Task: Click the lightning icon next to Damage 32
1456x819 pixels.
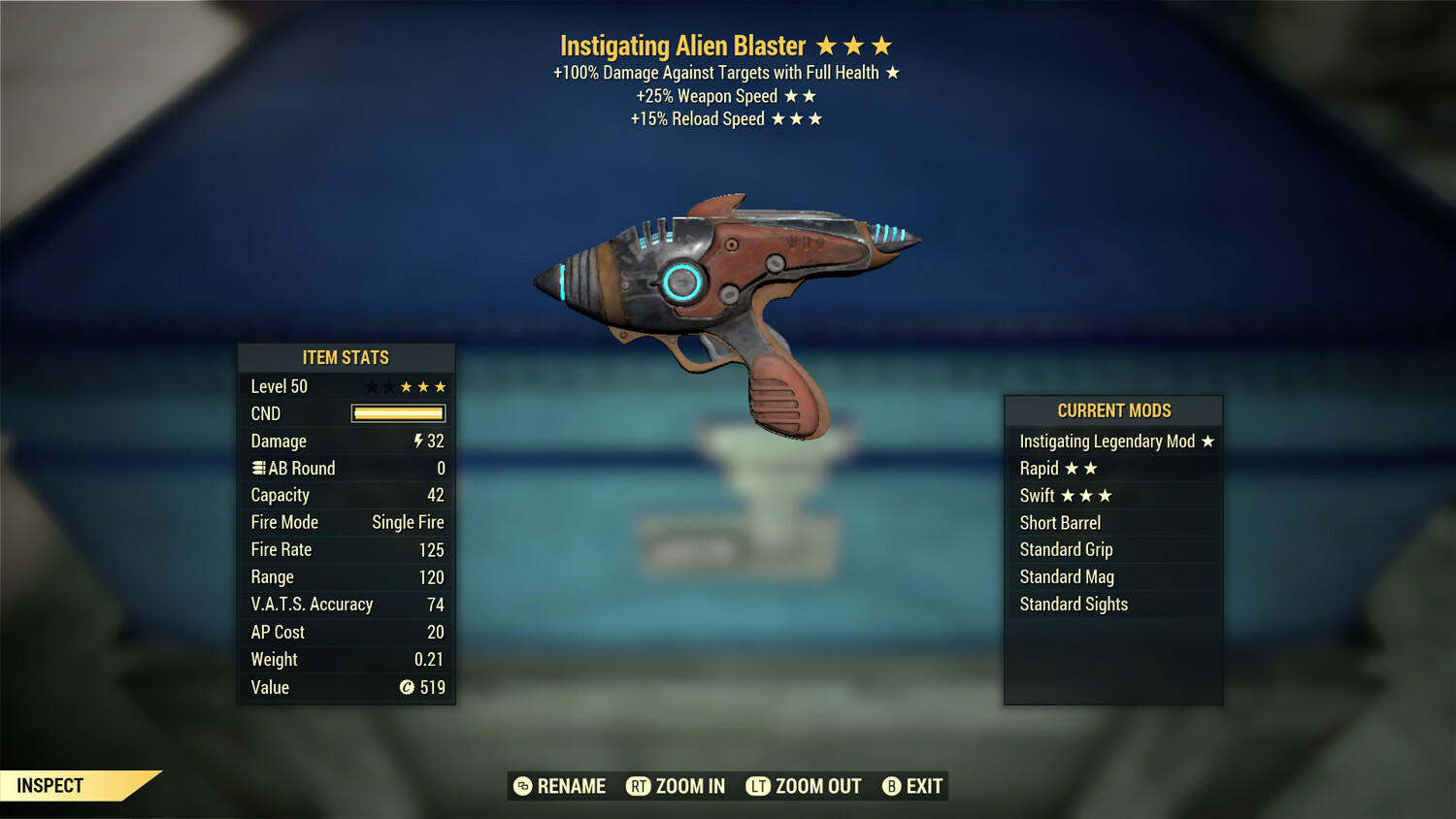Action: click(416, 441)
